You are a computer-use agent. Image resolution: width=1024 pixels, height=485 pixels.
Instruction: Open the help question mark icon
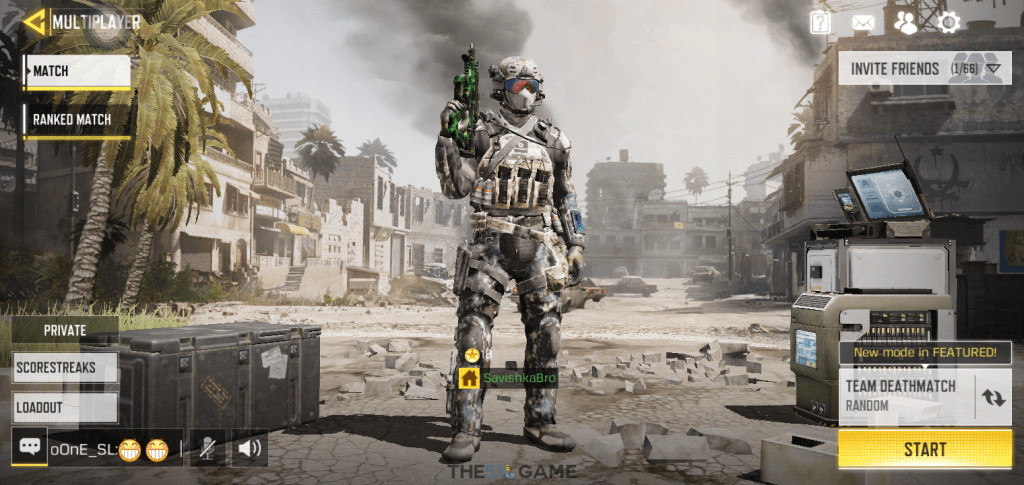[820, 22]
